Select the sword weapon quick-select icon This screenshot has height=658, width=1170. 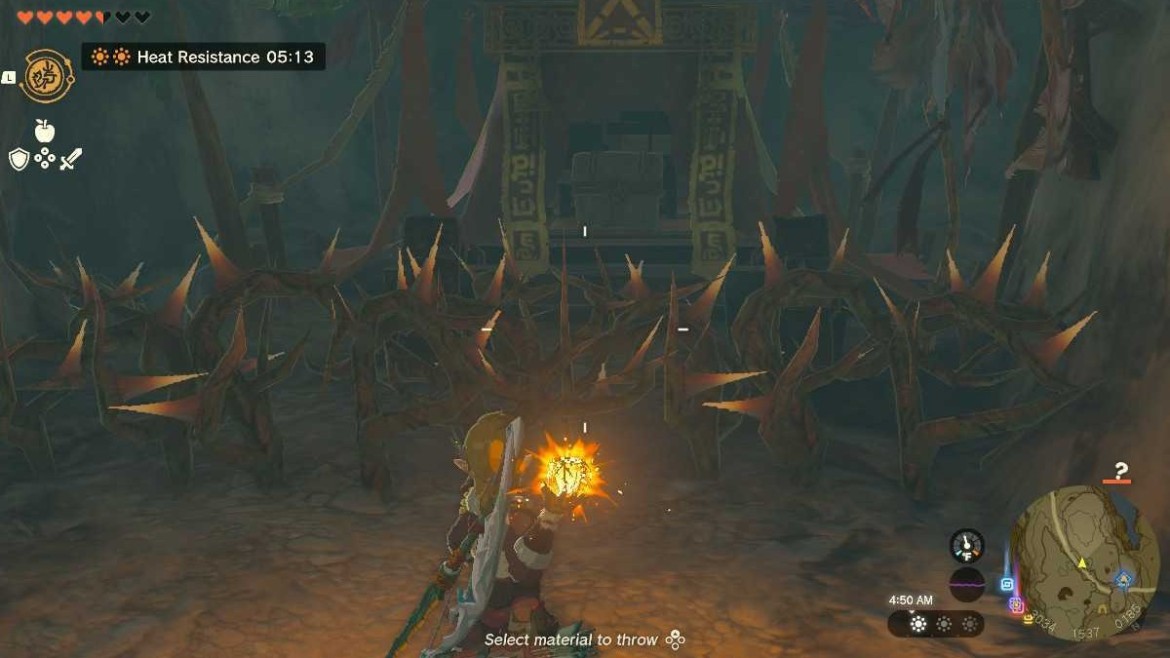click(x=70, y=159)
